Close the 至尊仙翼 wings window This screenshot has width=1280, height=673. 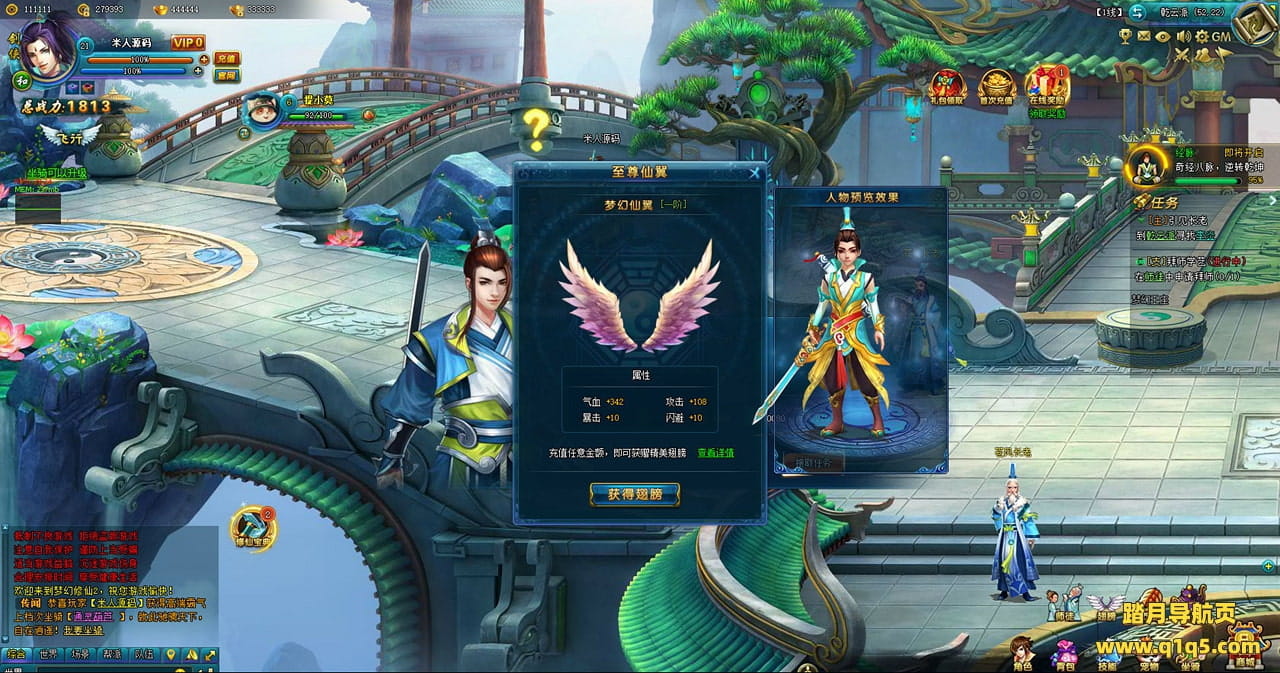click(x=754, y=172)
